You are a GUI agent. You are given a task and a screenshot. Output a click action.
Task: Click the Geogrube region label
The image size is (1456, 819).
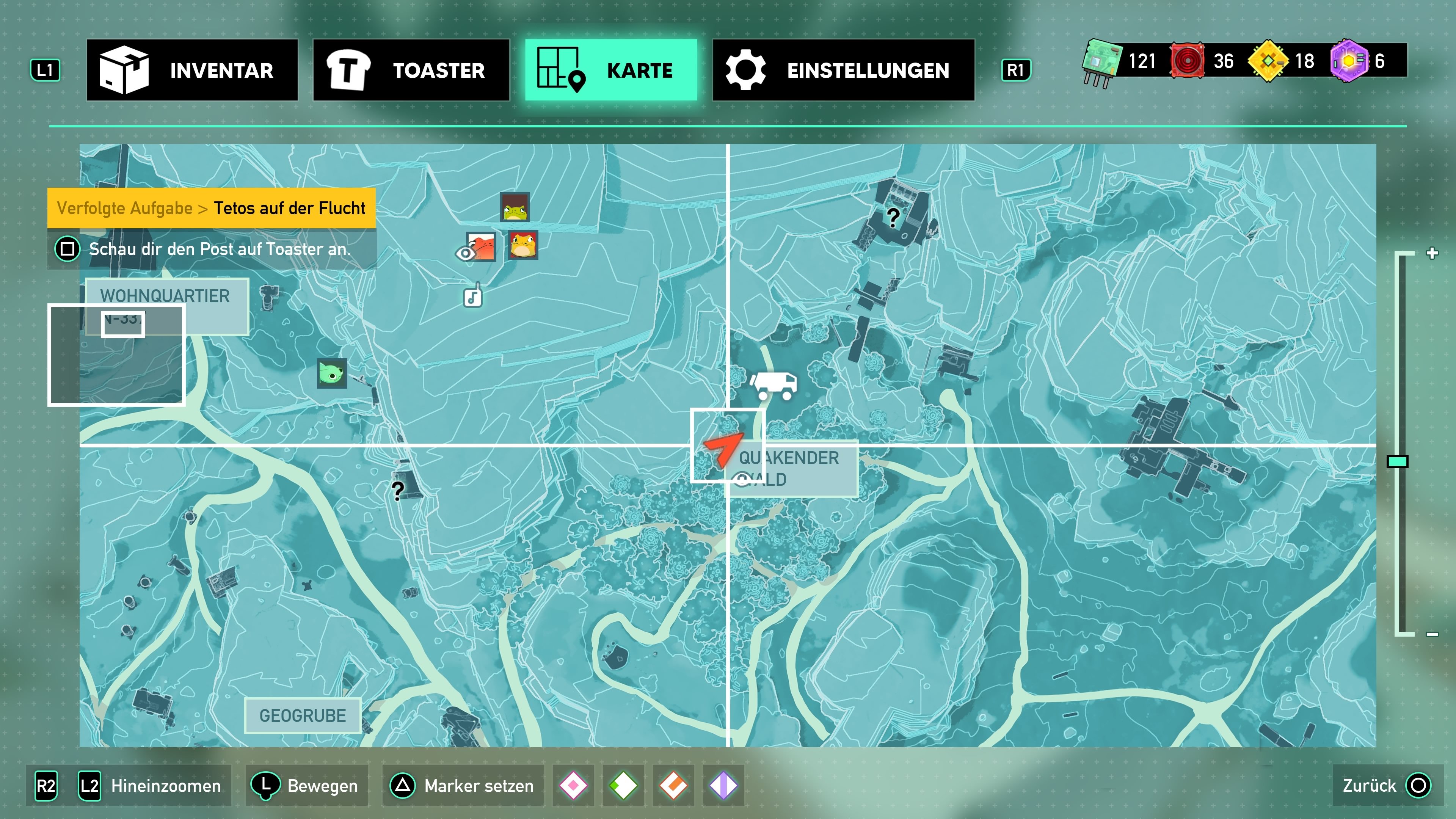pos(303,715)
